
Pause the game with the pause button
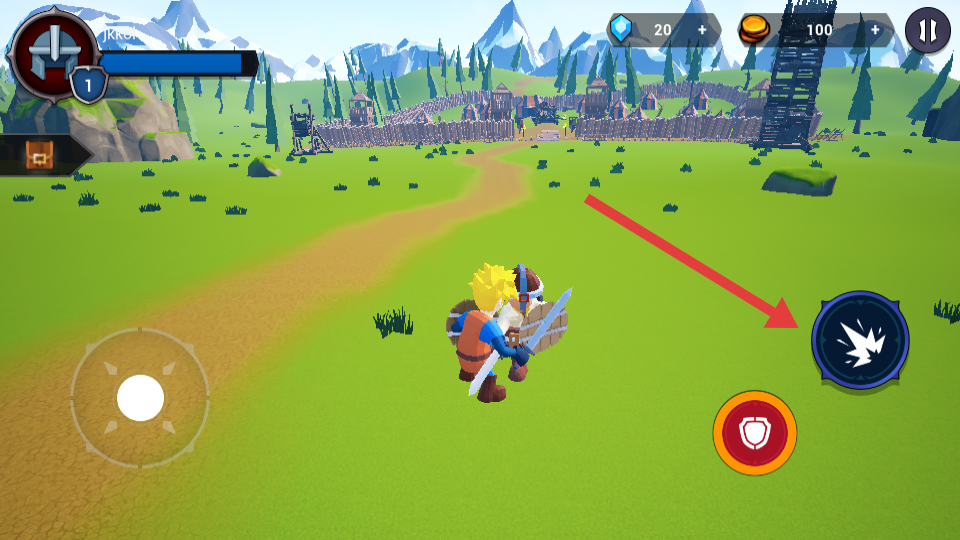[x=927, y=30]
